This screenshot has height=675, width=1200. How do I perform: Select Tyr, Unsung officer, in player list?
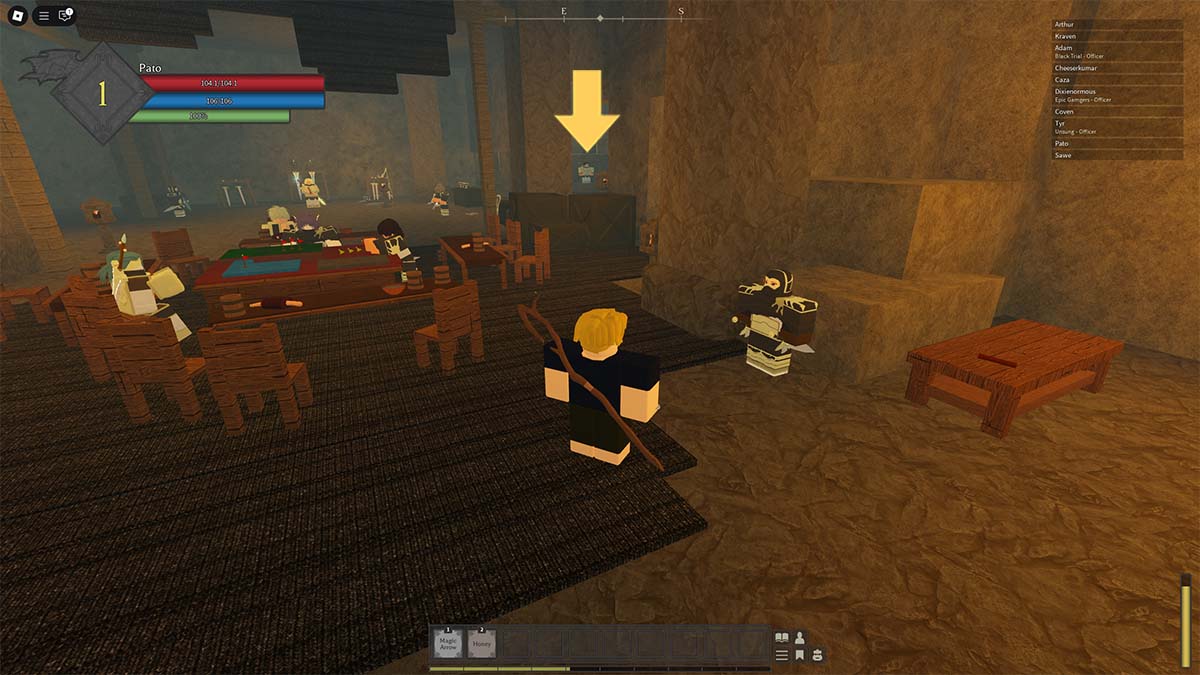[1117, 127]
